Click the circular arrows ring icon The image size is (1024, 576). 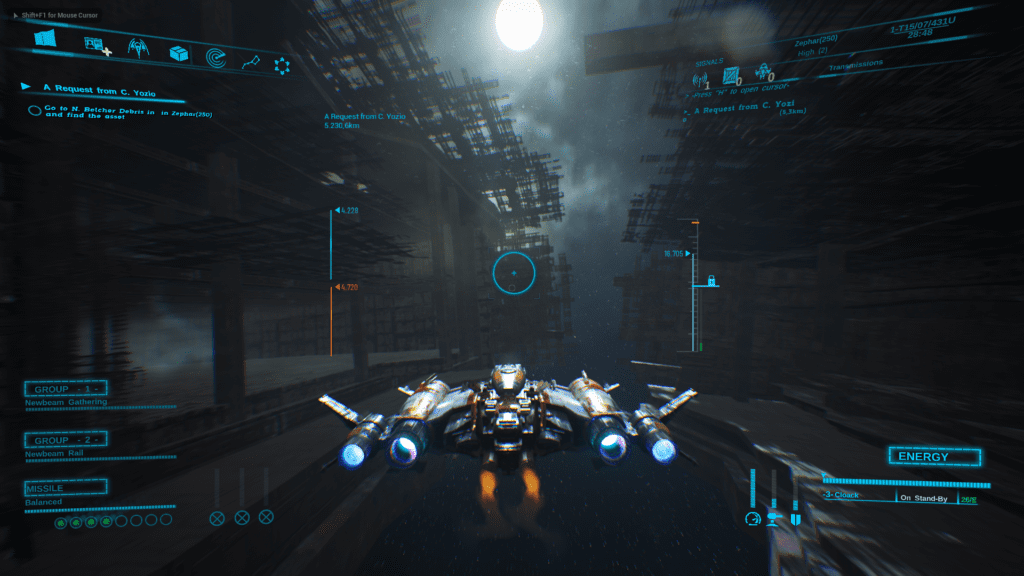(282, 66)
